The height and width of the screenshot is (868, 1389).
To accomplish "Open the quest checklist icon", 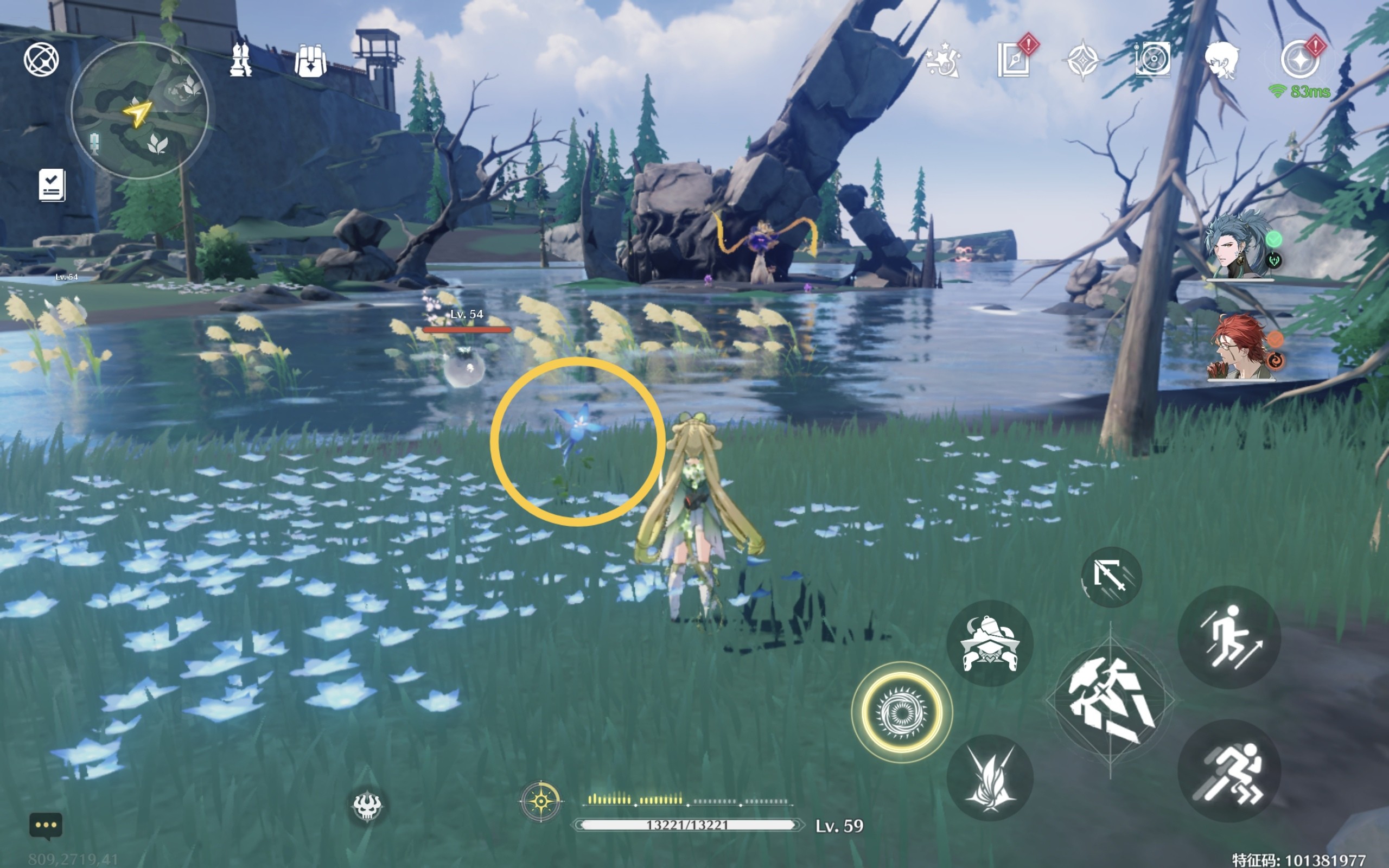I will pyautogui.click(x=52, y=185).
